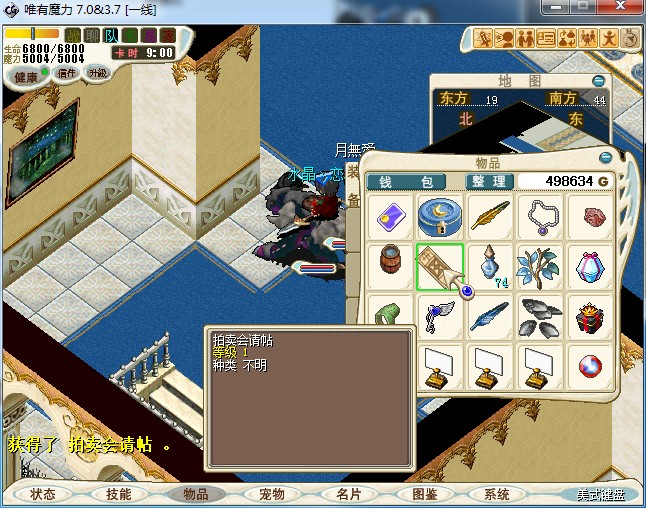This screenshot has width=646, height=508.
Task: Open the 宠物 pets menu
Action: [271, 494]
